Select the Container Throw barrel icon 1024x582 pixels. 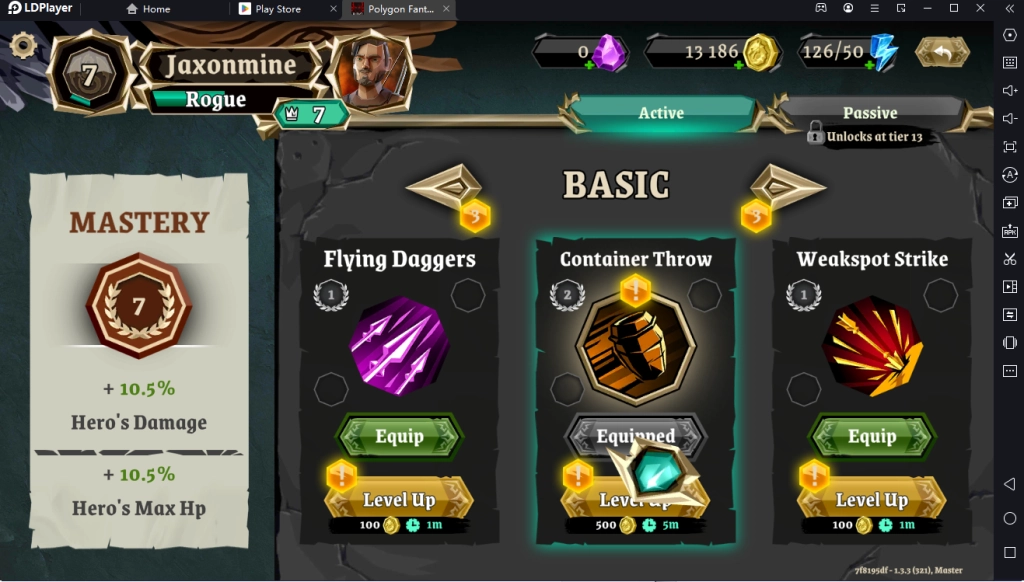635,345
